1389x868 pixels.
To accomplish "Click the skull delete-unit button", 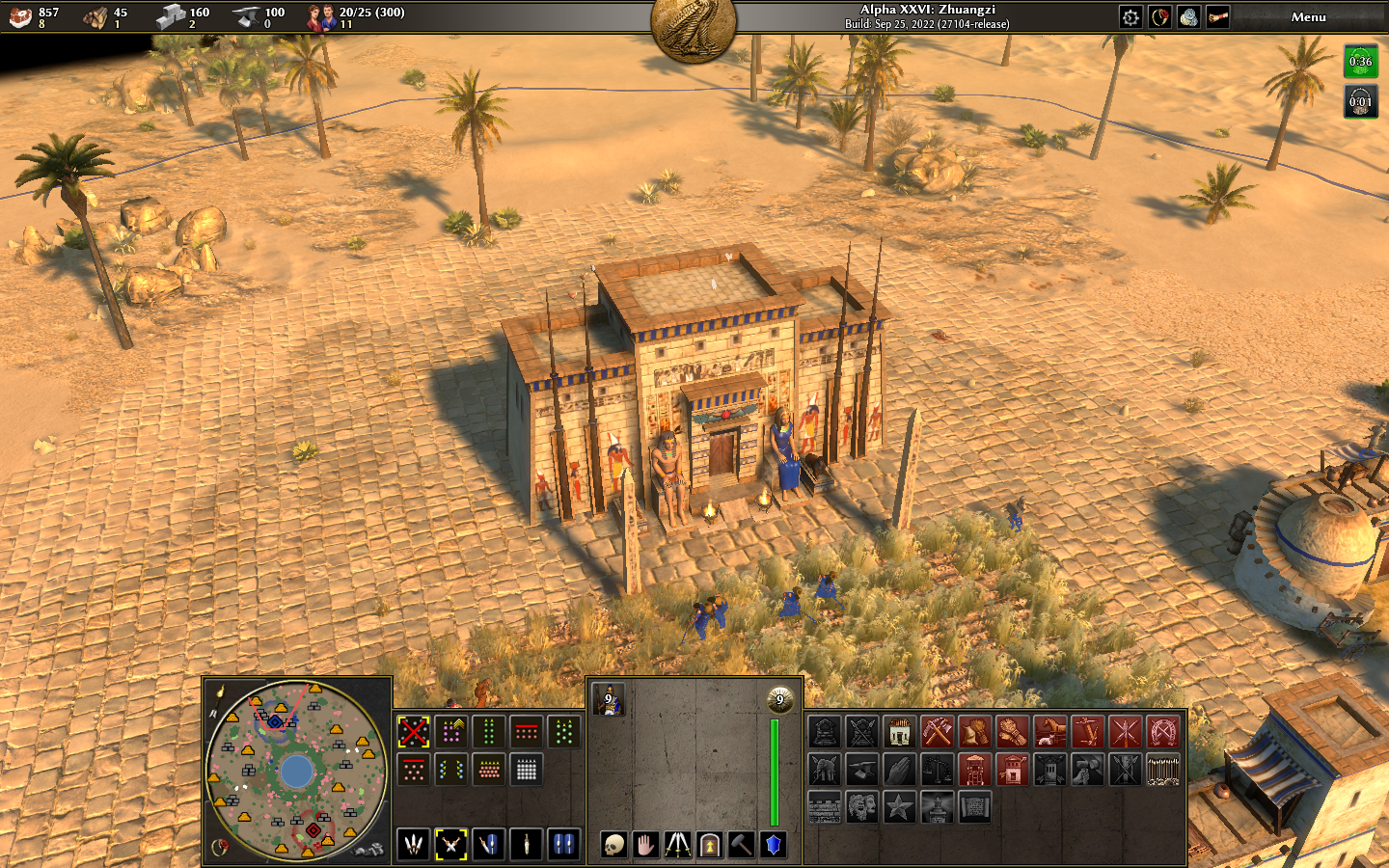I will pos(613,846).
